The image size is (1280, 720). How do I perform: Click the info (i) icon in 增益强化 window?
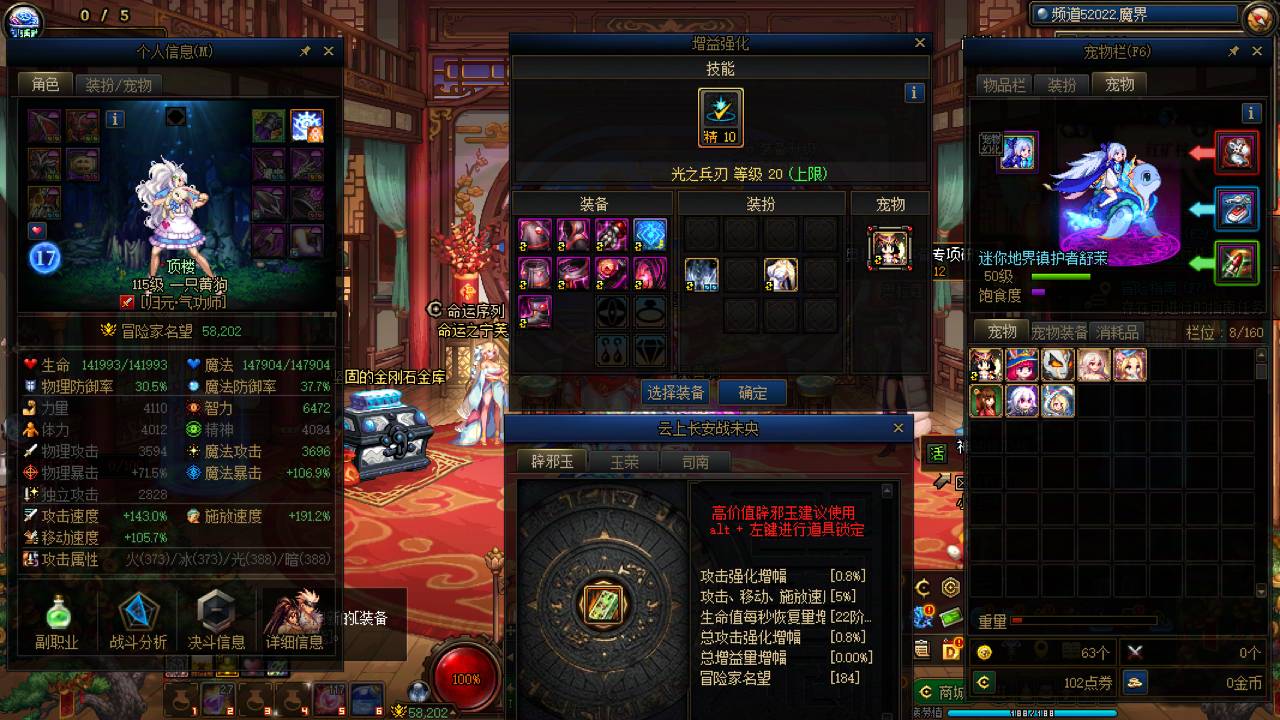tap(913, 91)
